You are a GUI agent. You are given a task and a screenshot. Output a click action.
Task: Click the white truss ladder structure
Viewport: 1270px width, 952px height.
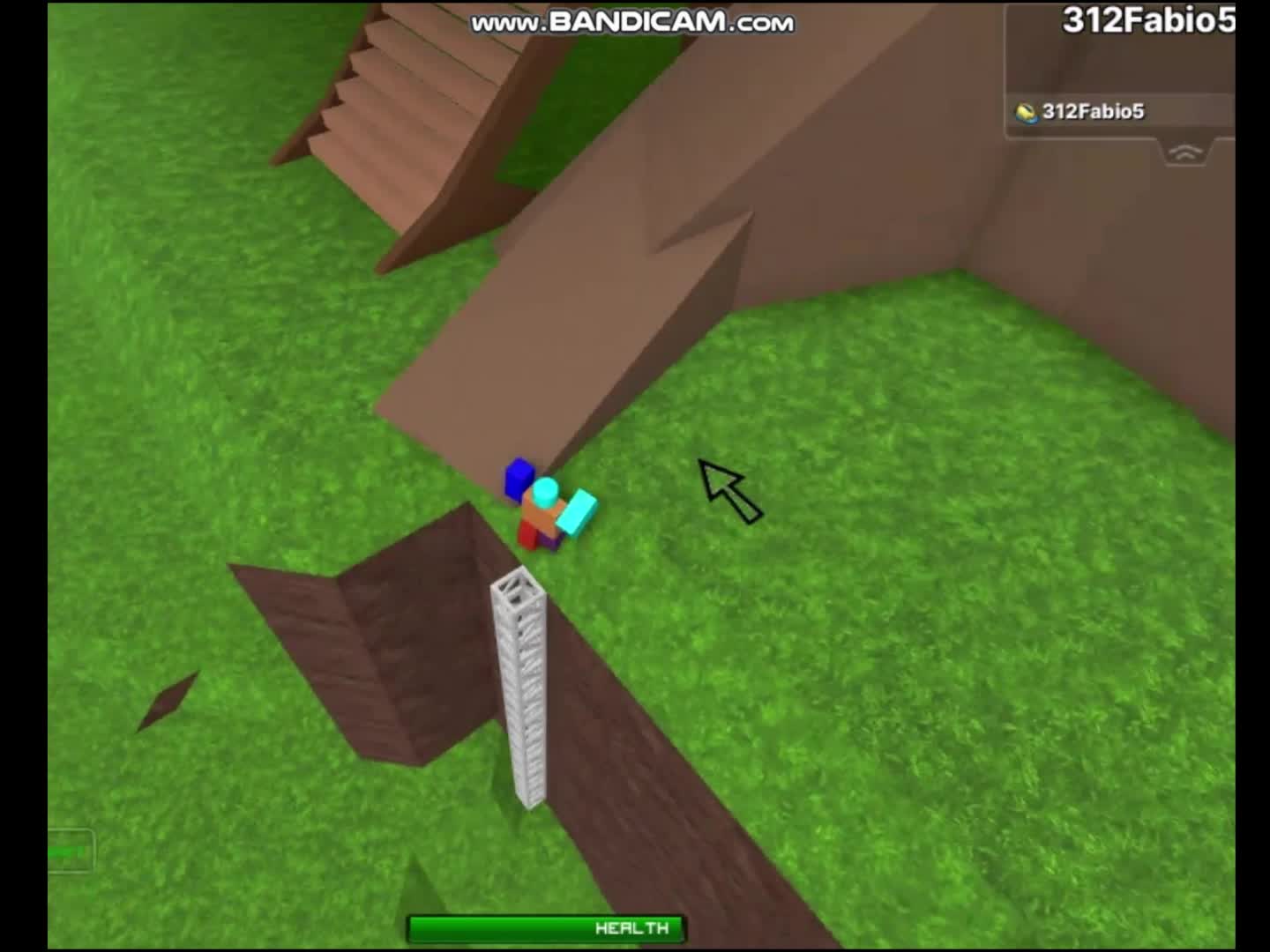pos(522,688)
